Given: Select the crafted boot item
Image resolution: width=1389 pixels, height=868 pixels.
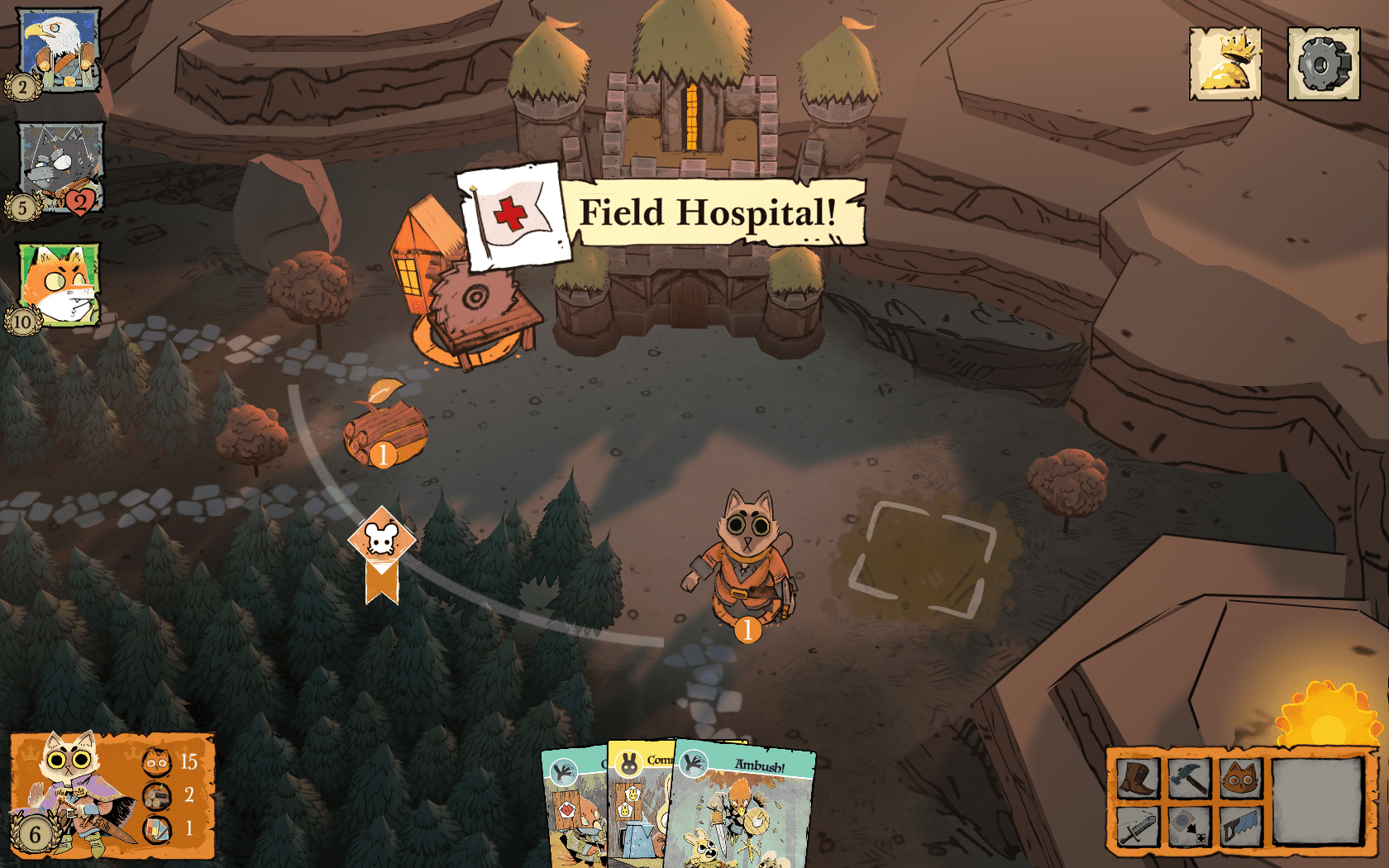Looking at the screenshot, I should click(1138, 778).
